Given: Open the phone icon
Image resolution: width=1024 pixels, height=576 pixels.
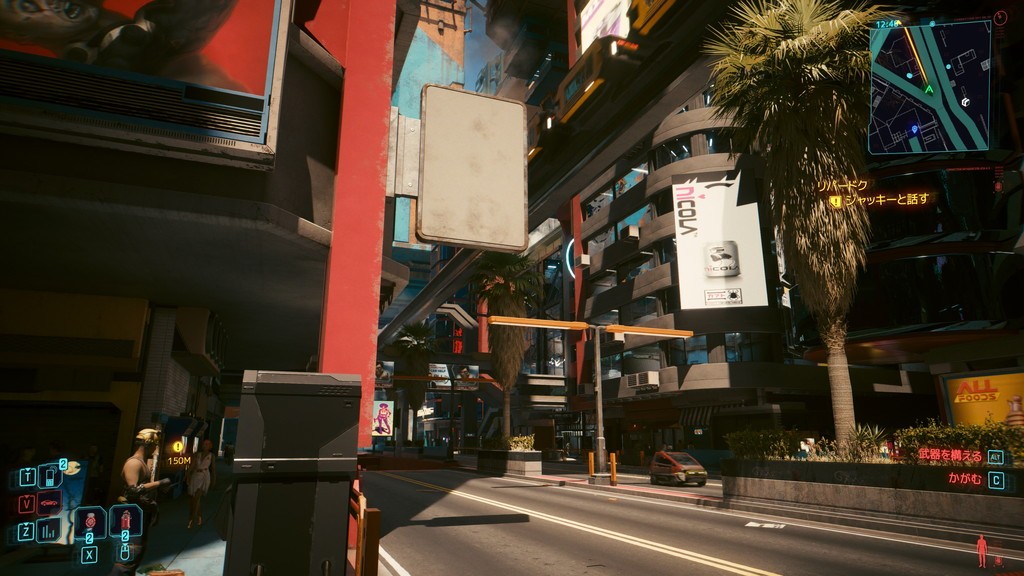Looking at the screenshot, I should 49,476.
